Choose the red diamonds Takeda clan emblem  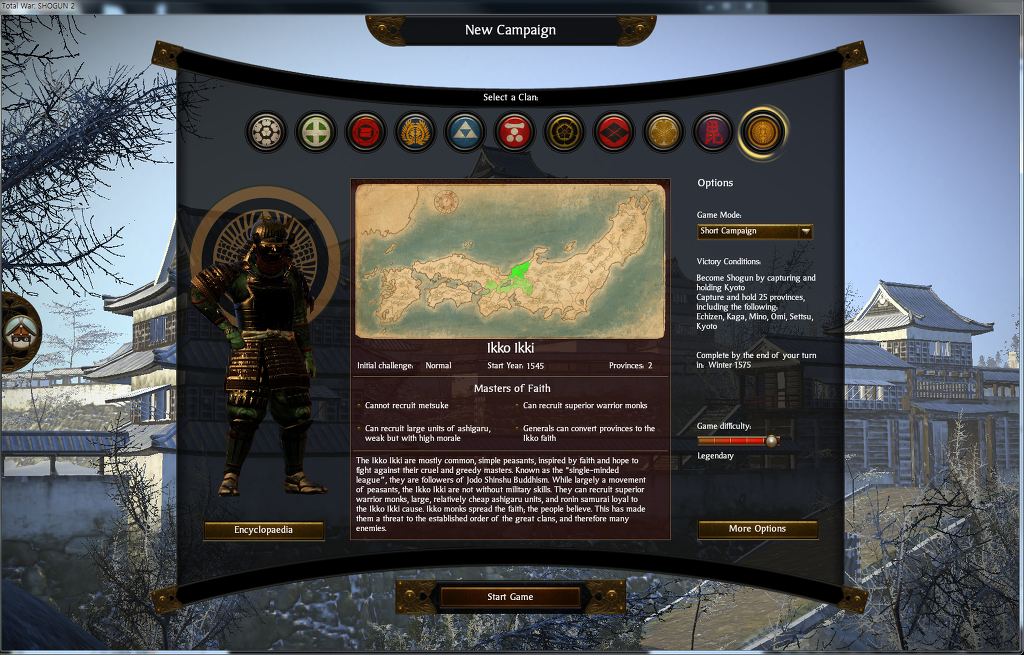614,132
